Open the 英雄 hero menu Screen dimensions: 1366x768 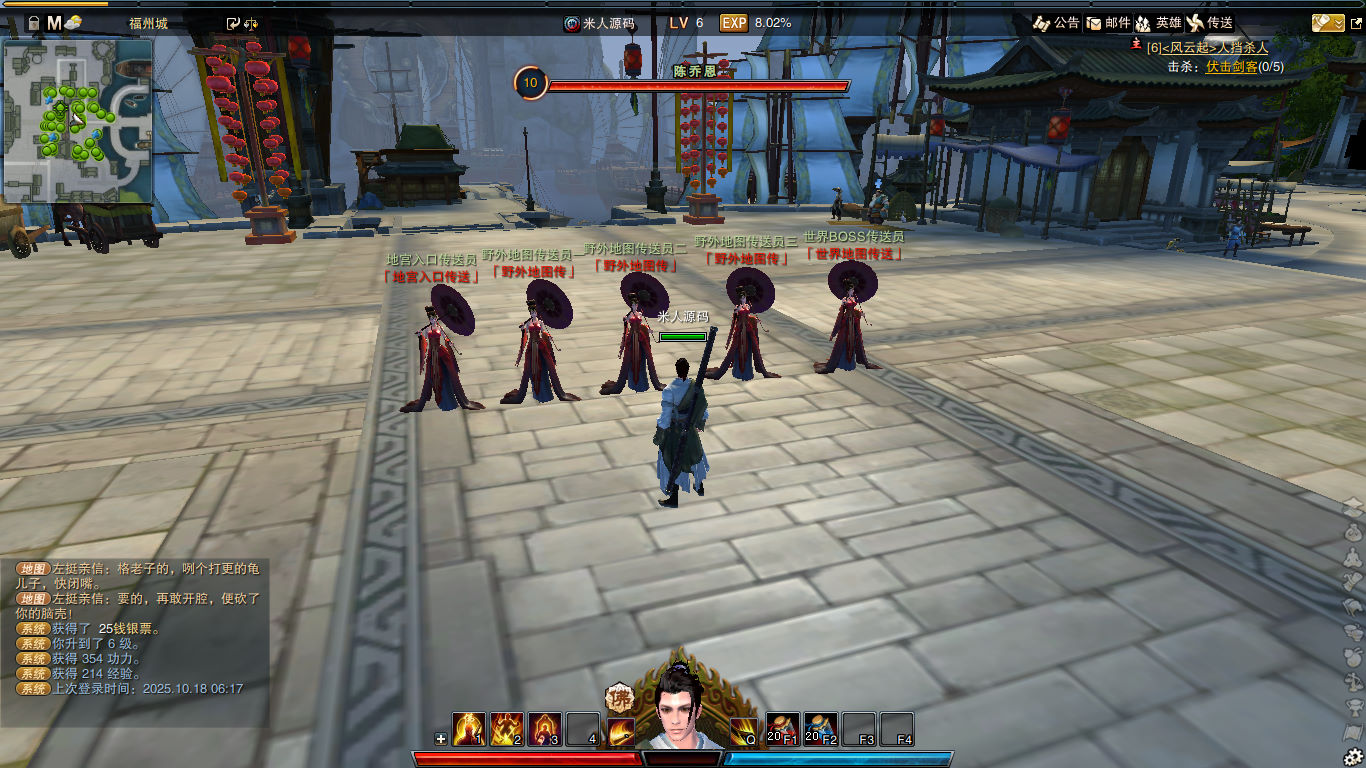point(1158,22)
